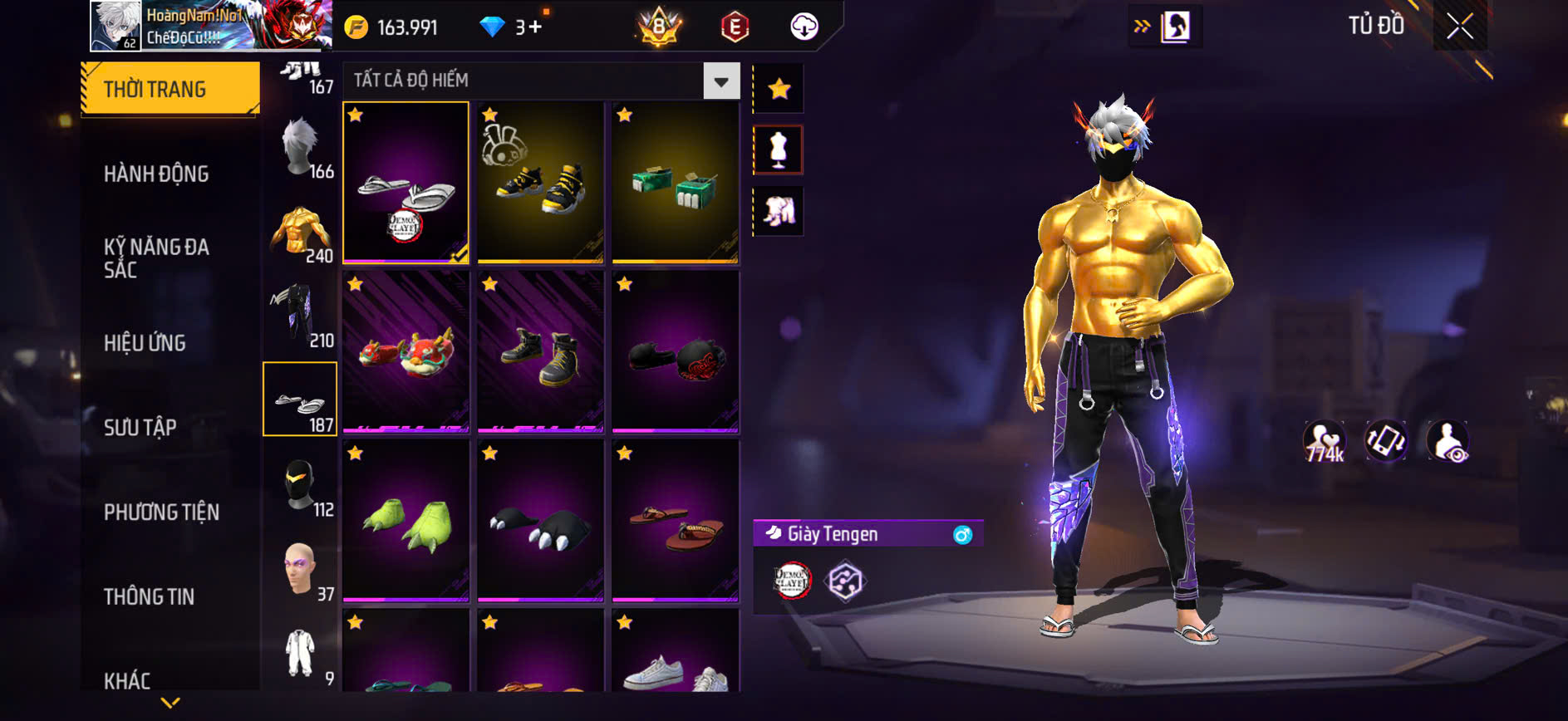The width and height of the screenshot is (1568, 721).
Task: Toggle the character visibility eye icon
Action: [x=1447, y=441]
